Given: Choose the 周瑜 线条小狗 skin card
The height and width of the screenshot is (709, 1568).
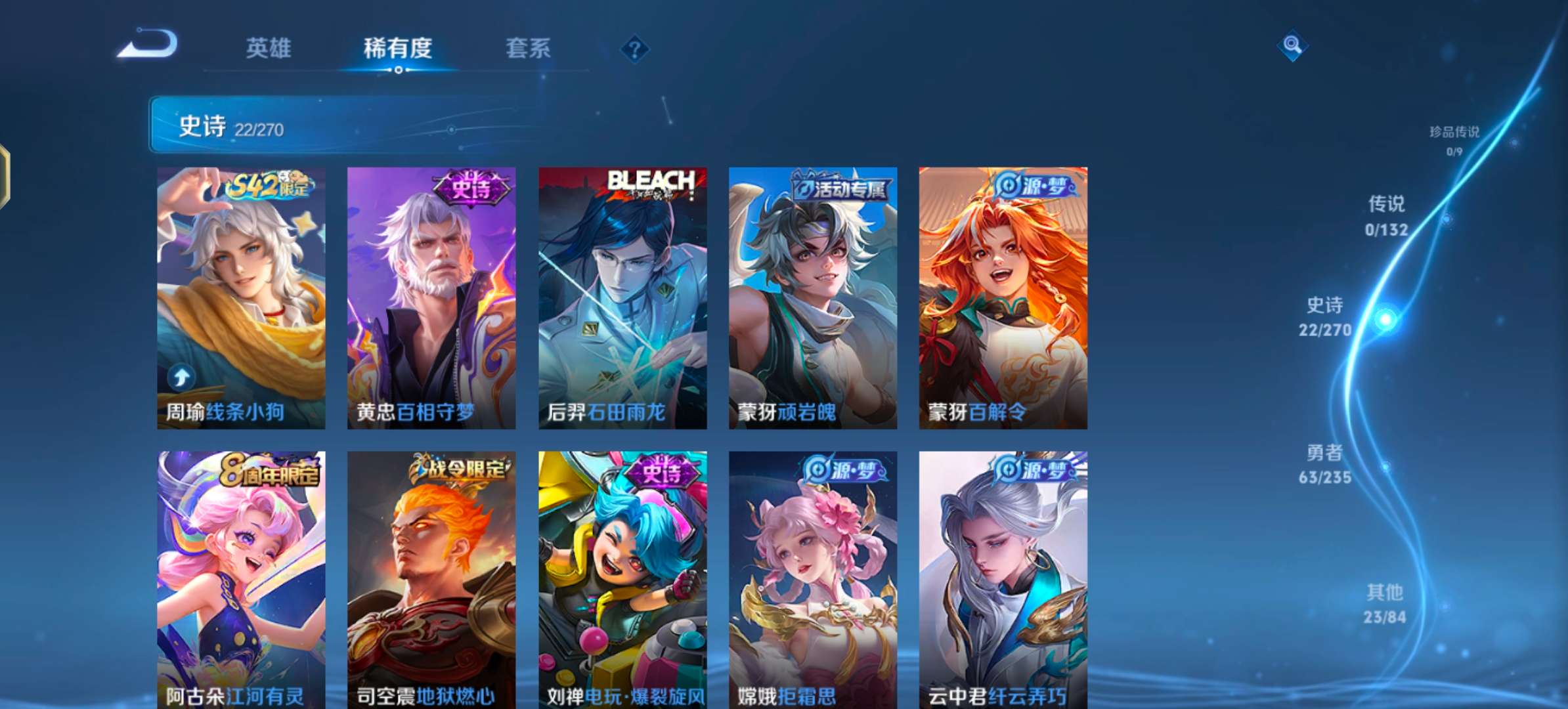Looking at the screenshot, I should point(241,298).
